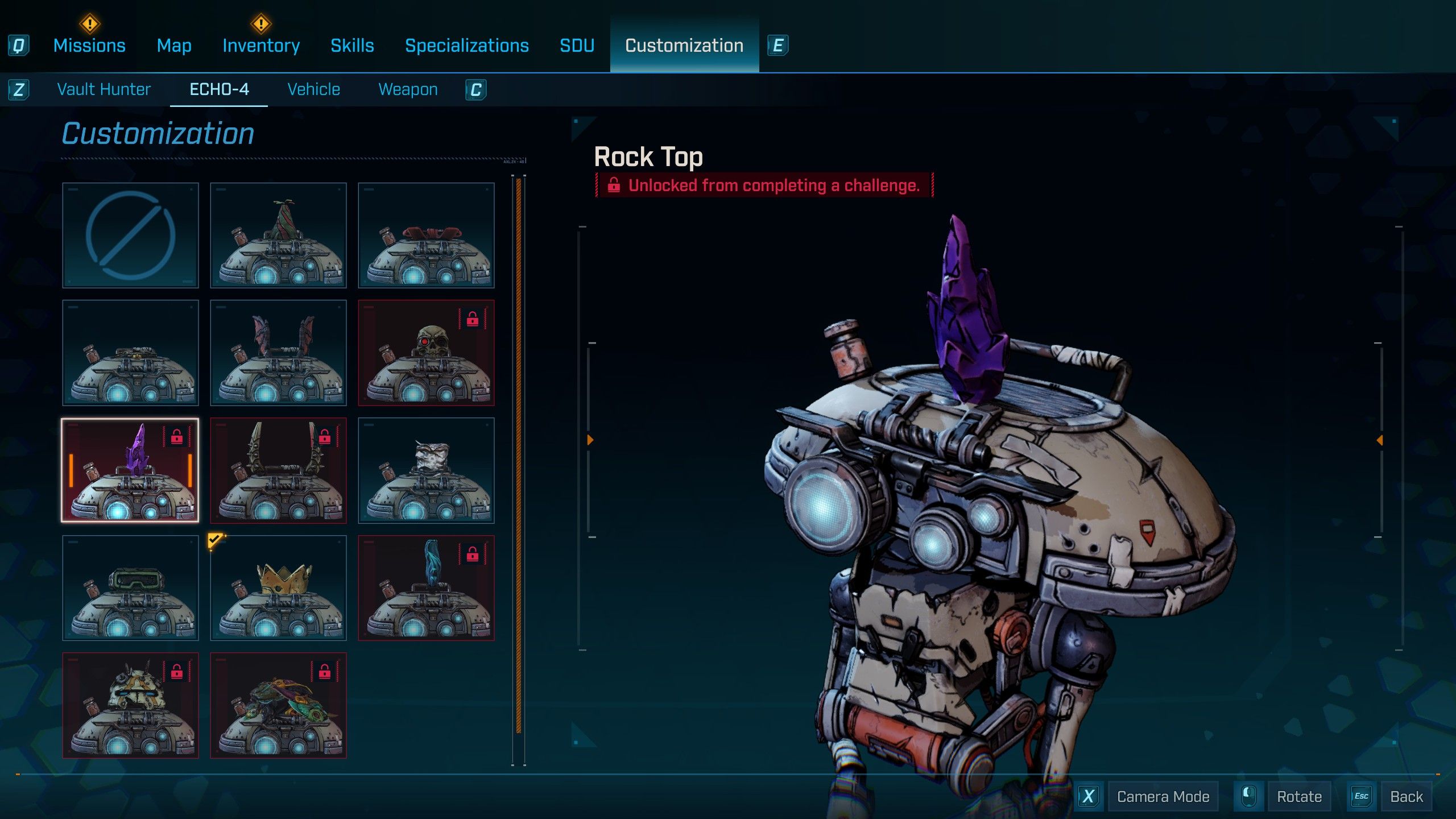
Task: Select the green goggles attachment
Action: [x=130, y=588]
